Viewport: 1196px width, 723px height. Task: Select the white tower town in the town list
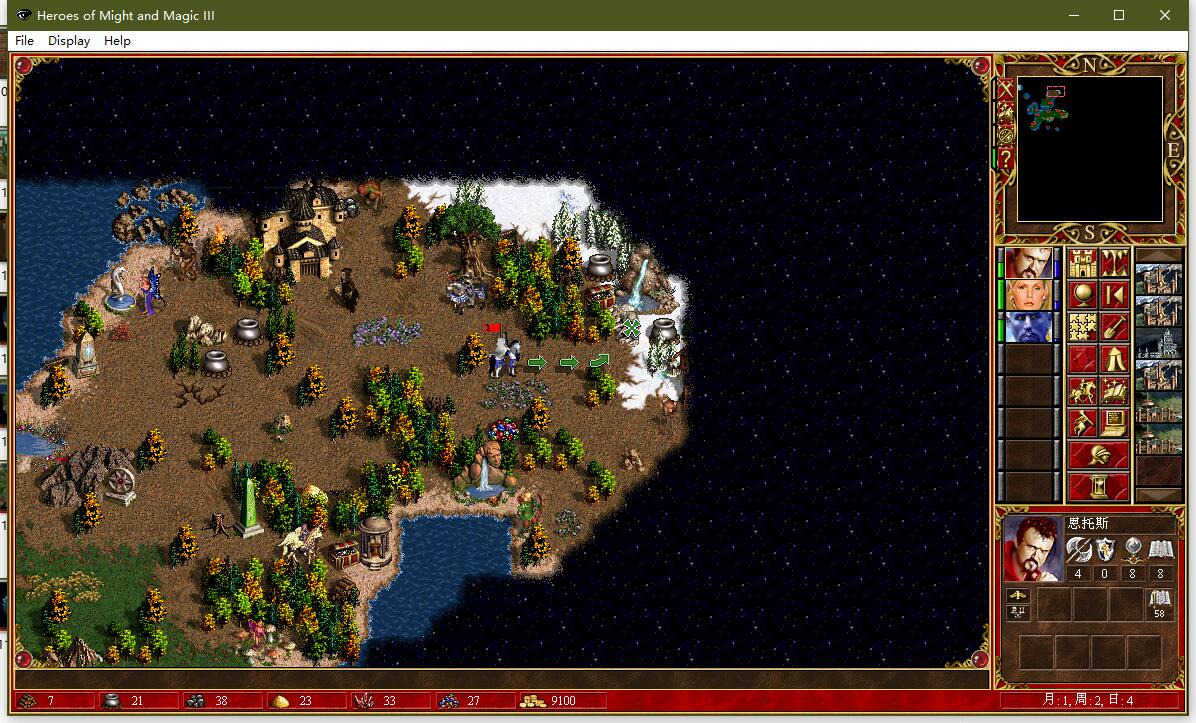pos(1159,343)
